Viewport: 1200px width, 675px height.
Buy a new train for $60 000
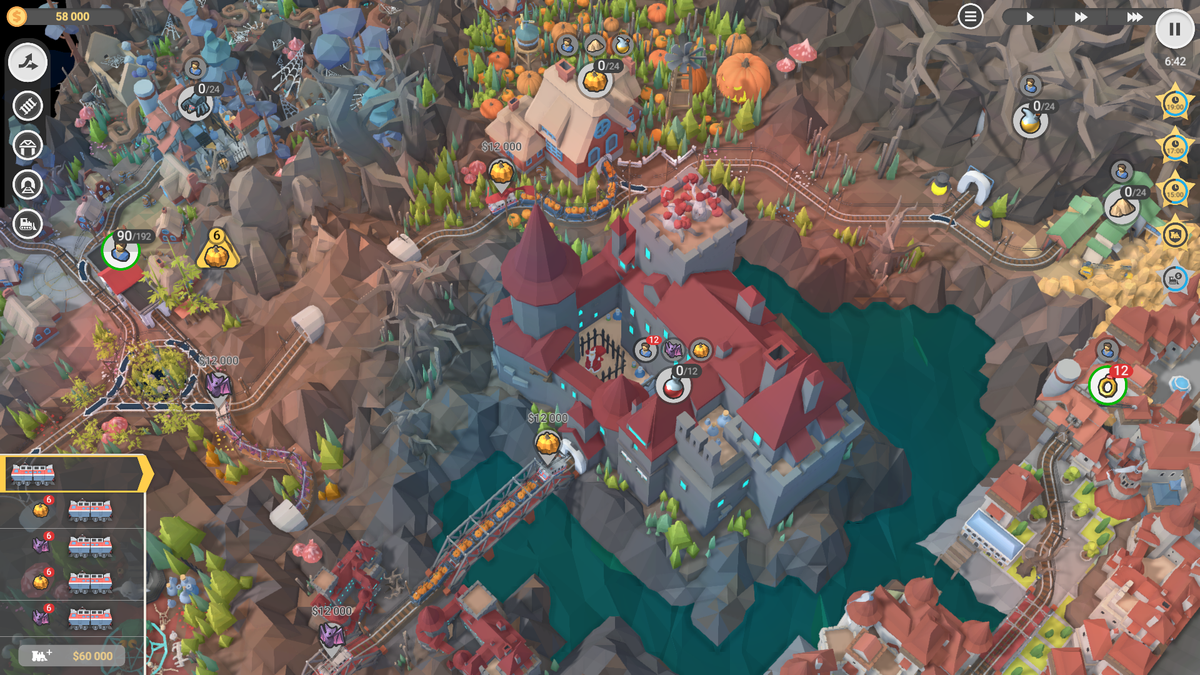point(72,656)
